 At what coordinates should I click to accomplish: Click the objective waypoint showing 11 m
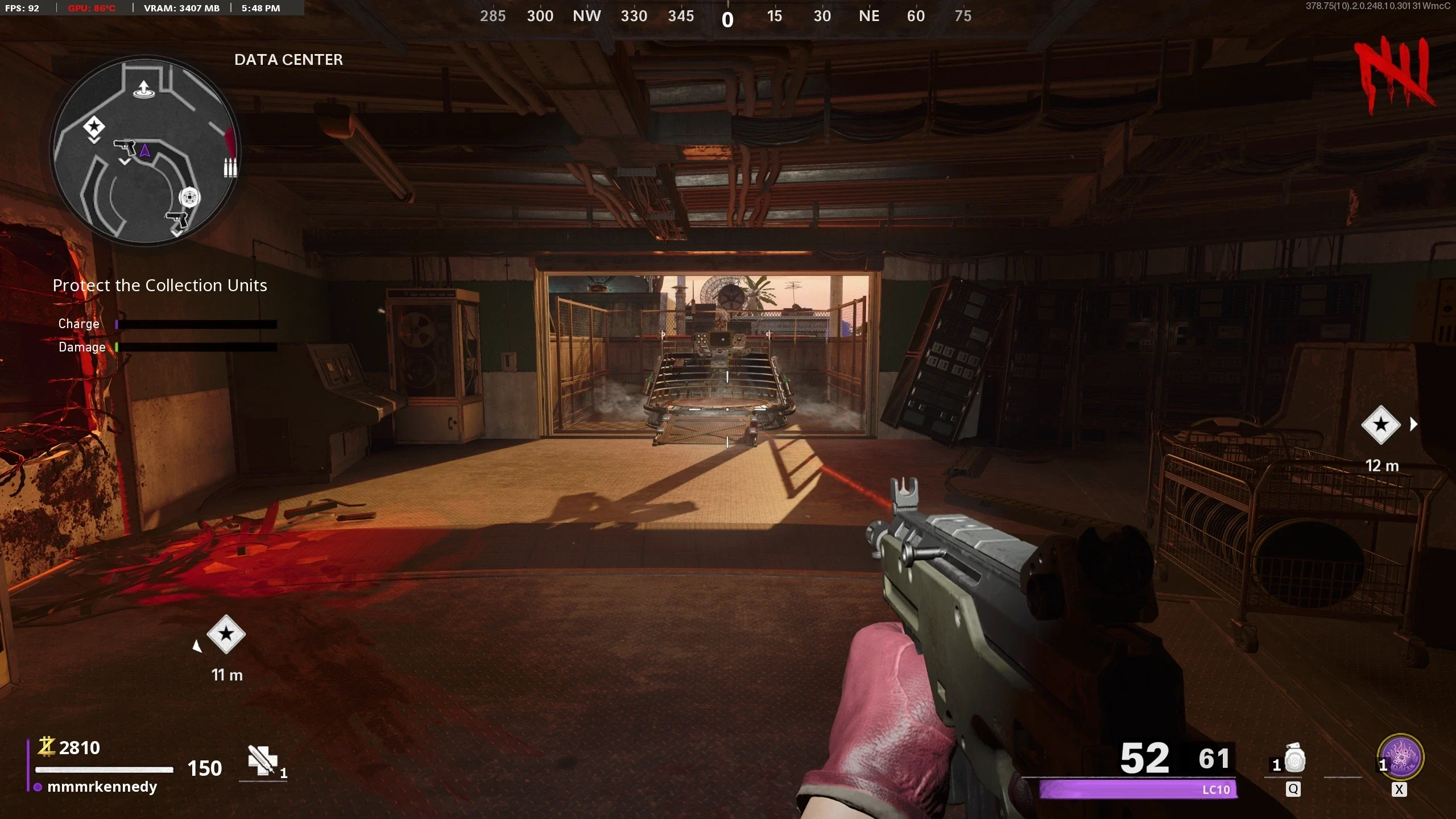226,634
